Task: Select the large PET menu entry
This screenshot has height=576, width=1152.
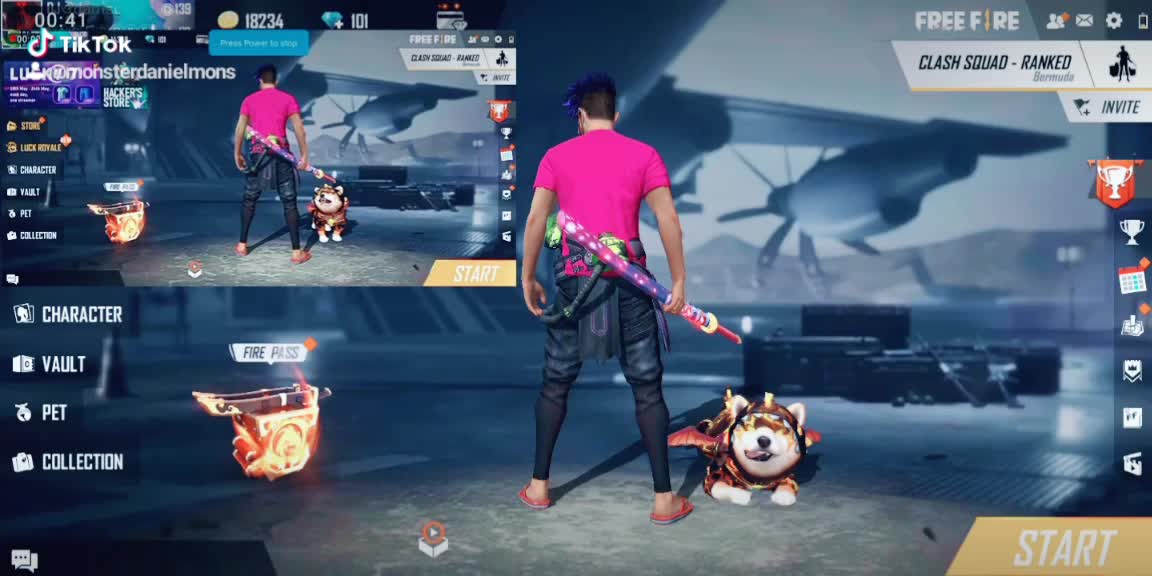Action: (x=42, y=412)
